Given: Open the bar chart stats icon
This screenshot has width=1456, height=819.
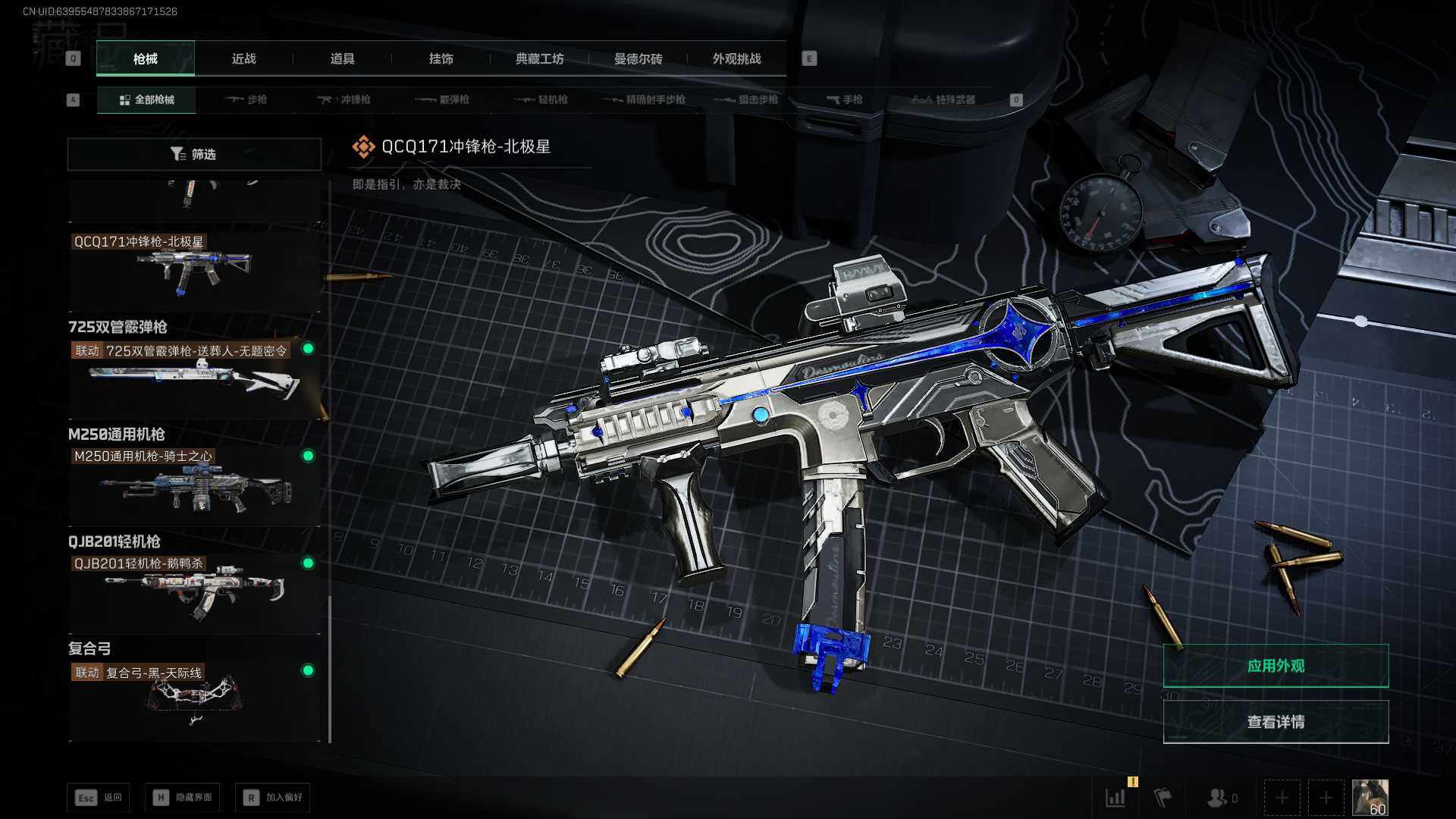Looking at the screenshot, I should [x=1116, y=798].
